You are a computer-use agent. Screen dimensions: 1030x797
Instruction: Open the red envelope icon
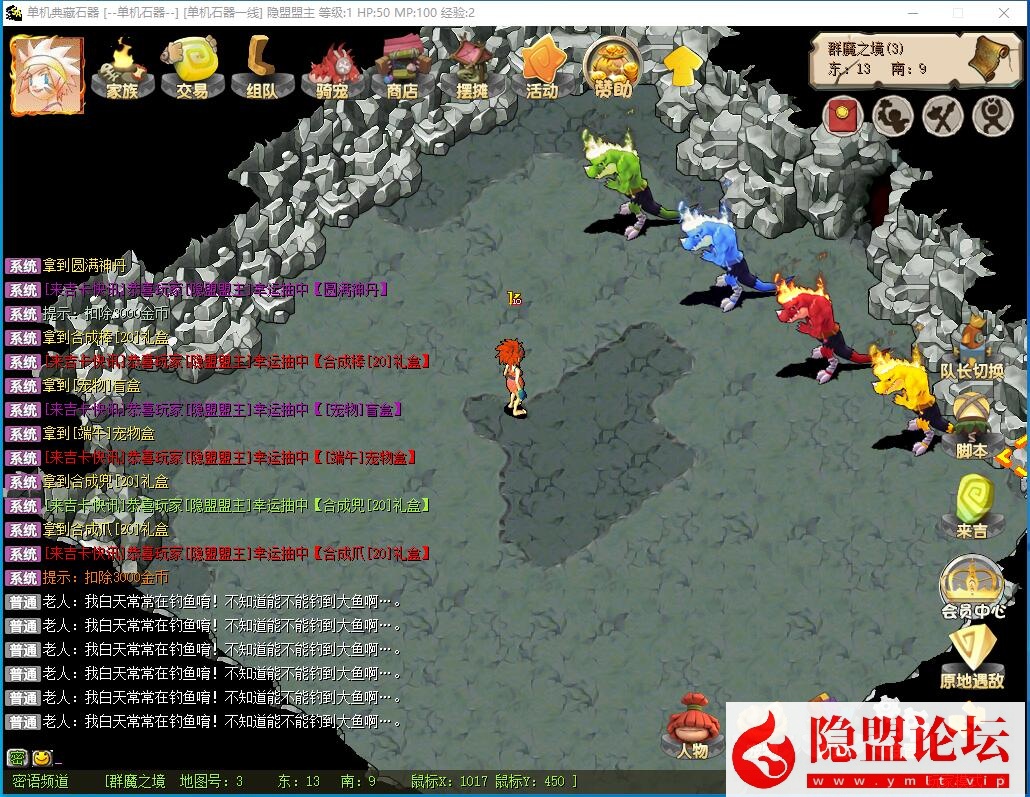click(x=843, y=117)
